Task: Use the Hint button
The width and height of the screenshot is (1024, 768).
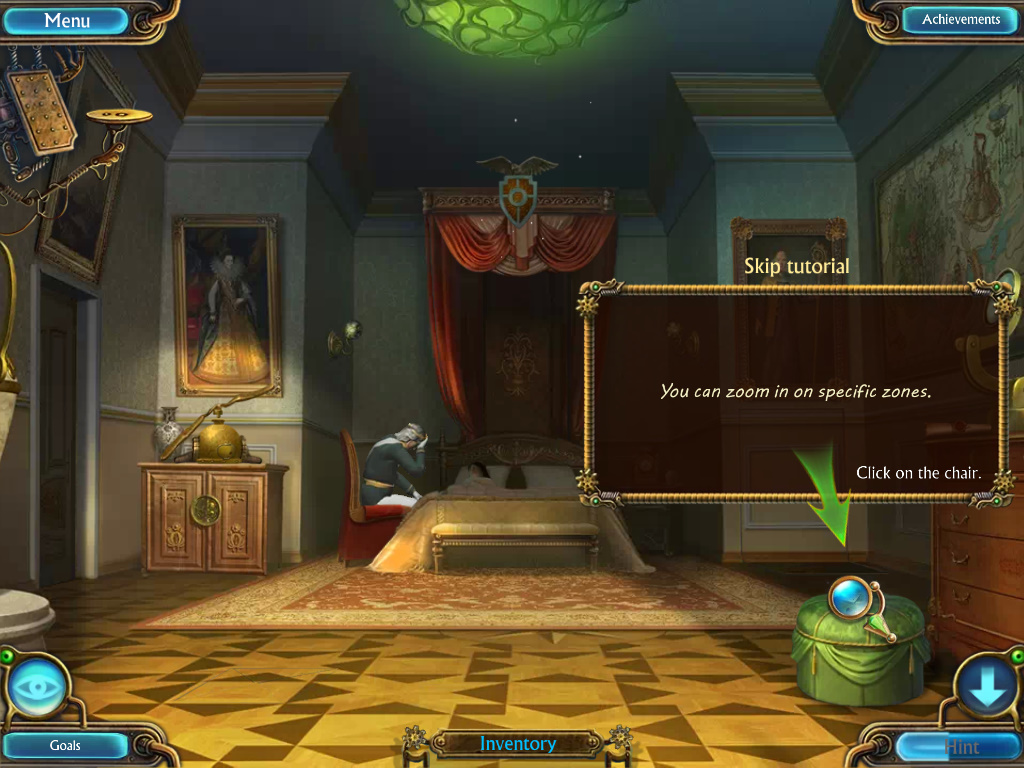Action: click(x=960, y=746)
